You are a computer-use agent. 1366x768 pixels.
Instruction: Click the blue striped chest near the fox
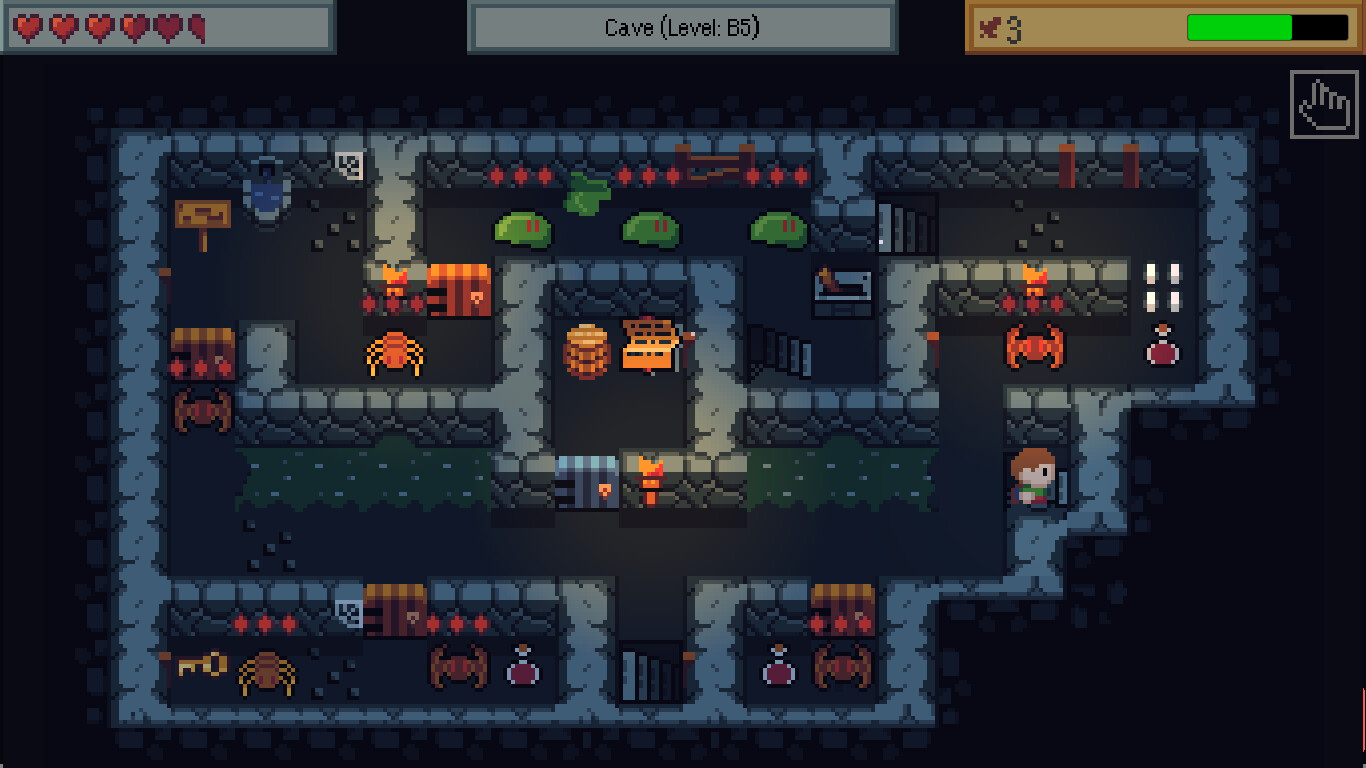click(x=585, y=480)
